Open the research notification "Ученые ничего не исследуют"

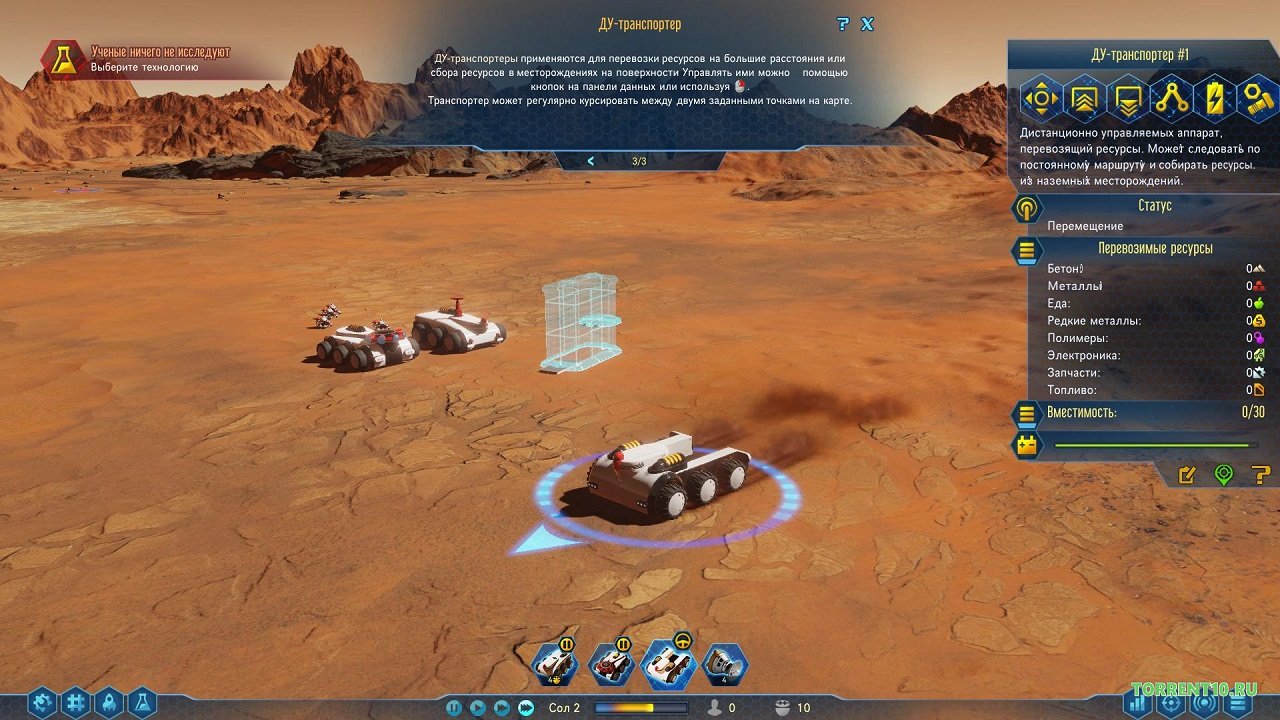pyautogui.click(x=160, y=59)
